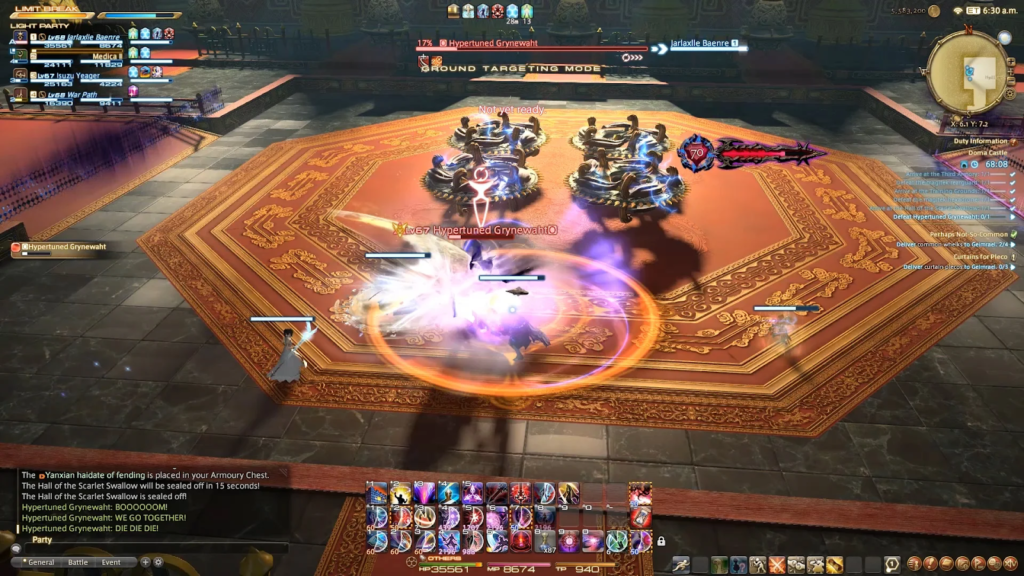This screenshot has height=576, width=1024.
Task: Open the chat log settings gear icon
Action: click(158, 562)
